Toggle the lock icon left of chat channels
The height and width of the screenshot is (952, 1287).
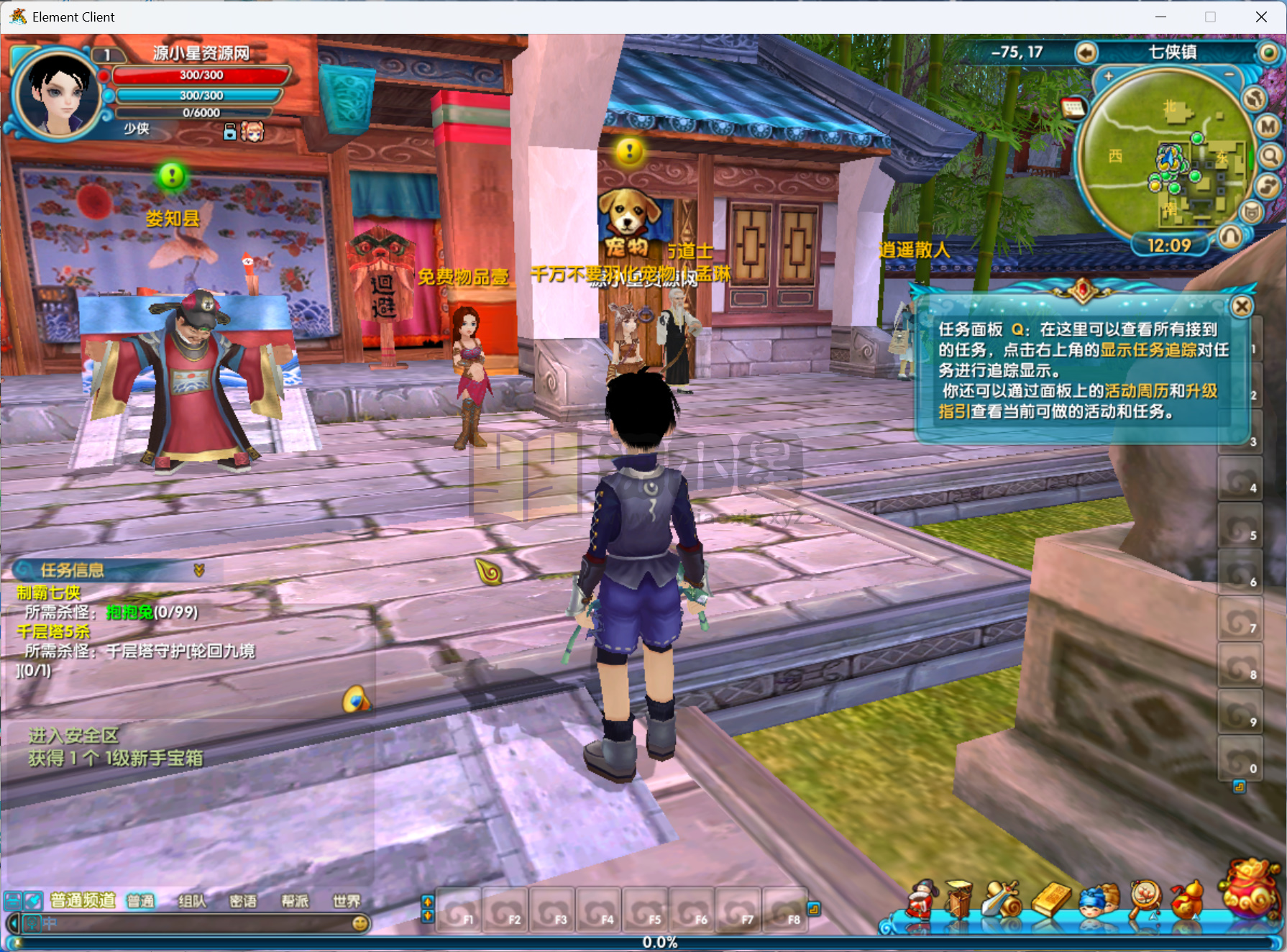click(x=12, y=901)
